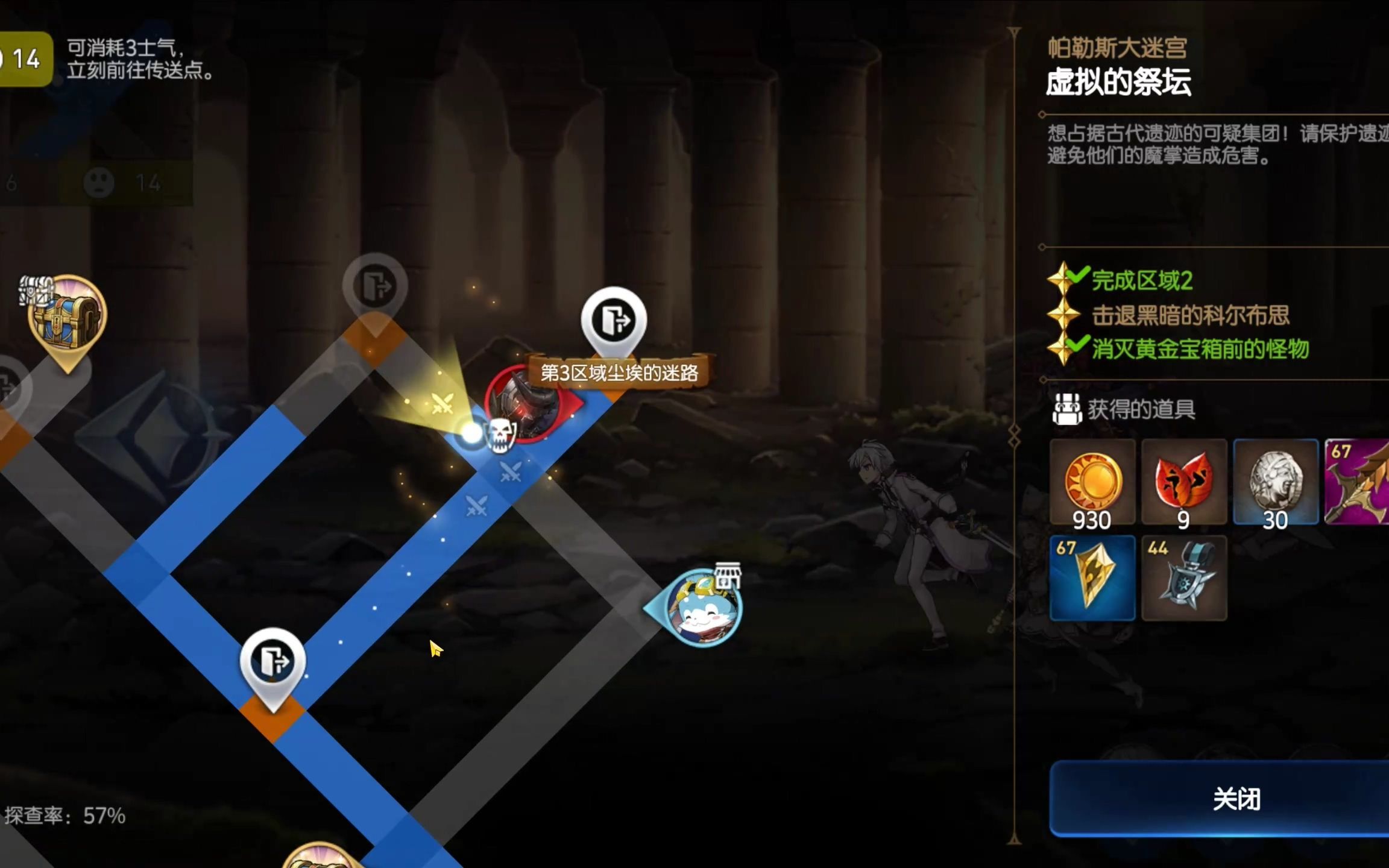Click the yellow morale counter showing 14

[x=25, y=59]
